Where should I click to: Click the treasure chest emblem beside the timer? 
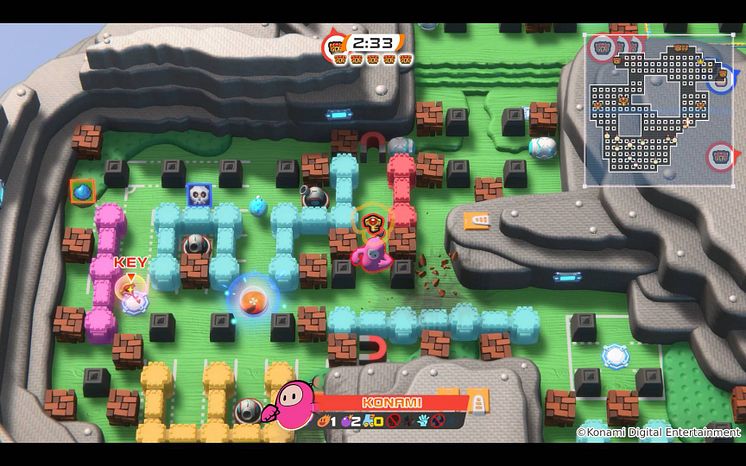click(335, 44)
